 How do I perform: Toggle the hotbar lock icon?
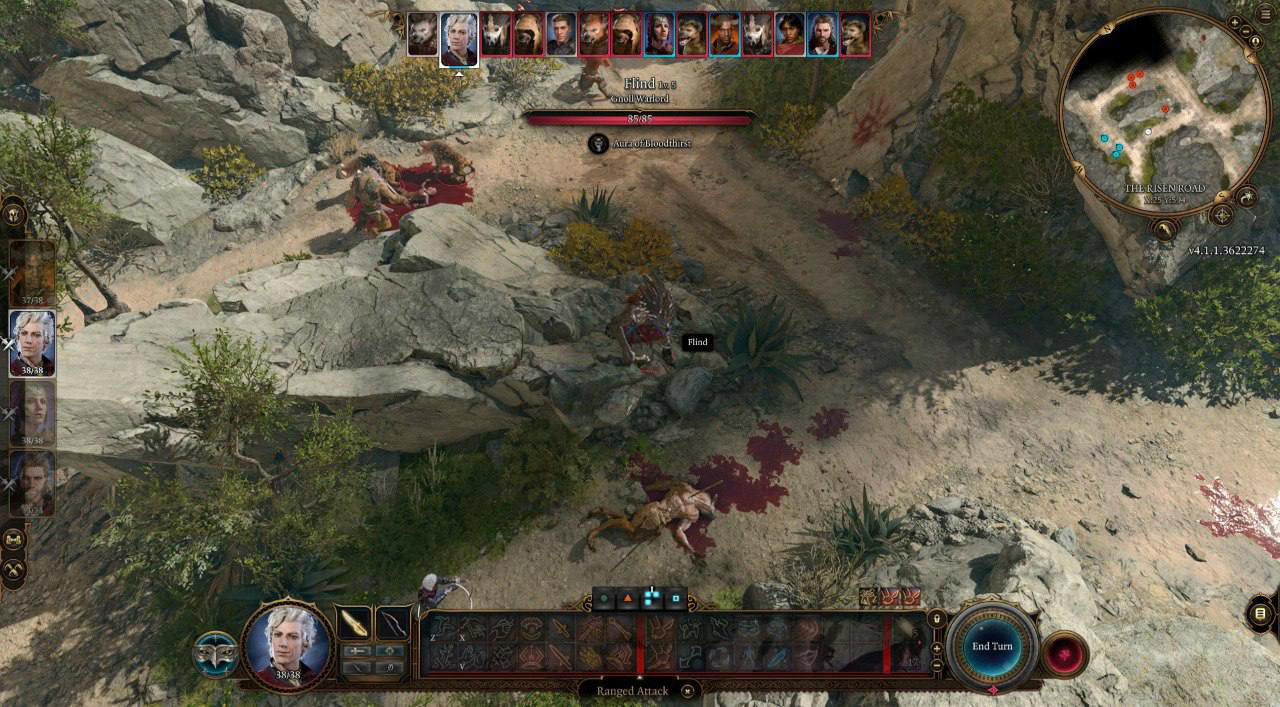936,619
